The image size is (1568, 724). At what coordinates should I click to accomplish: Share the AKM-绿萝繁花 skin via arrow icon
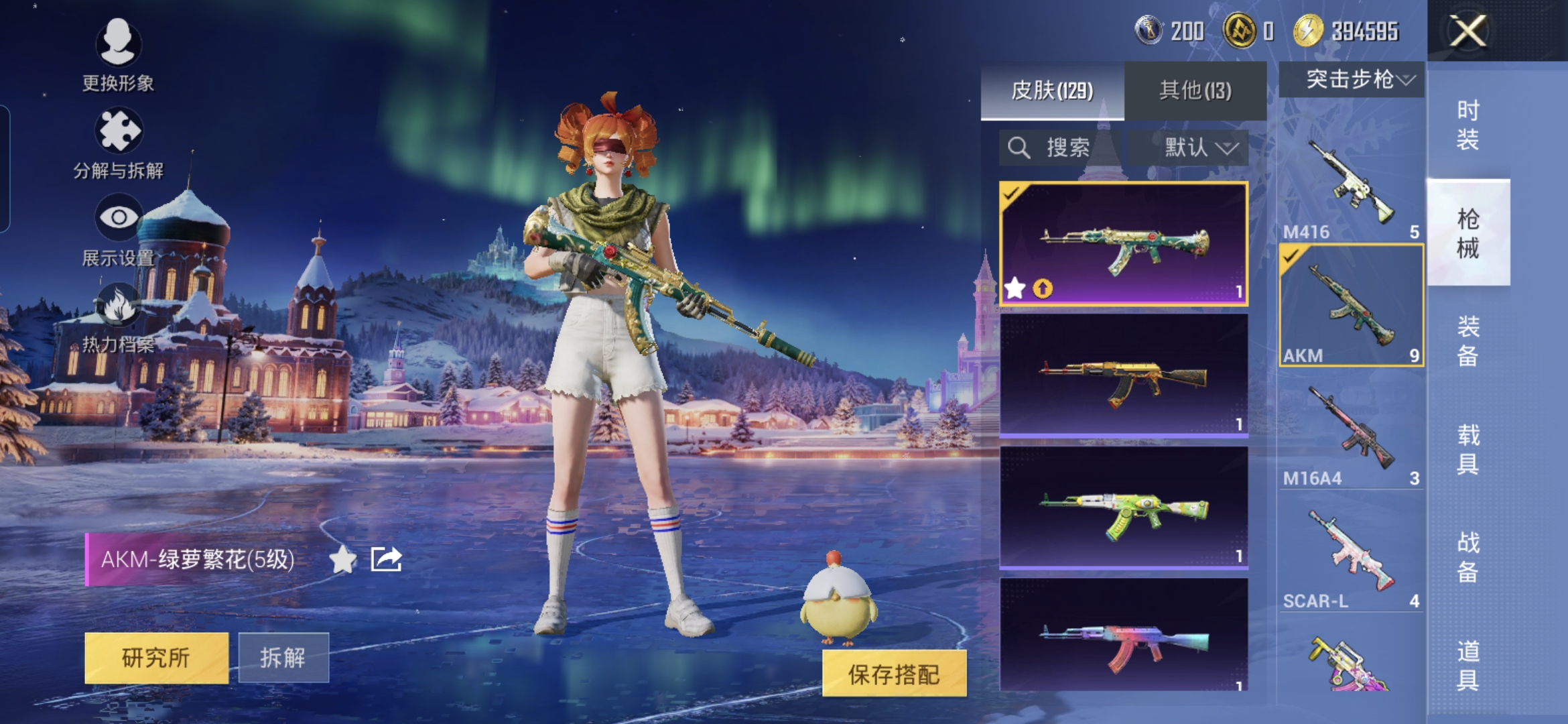click(386, 559)
